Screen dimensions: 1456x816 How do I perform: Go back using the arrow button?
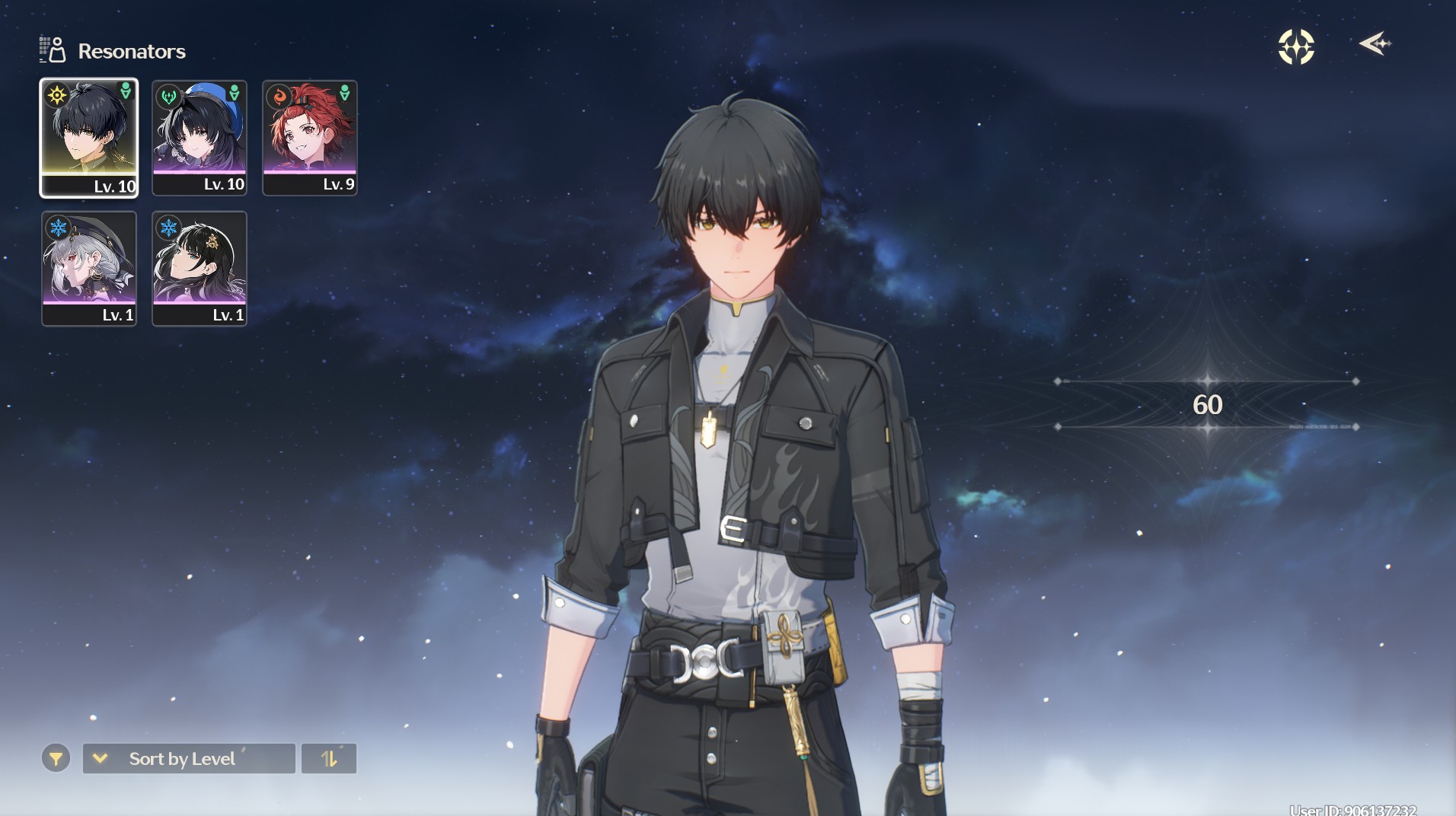point(1375,44)
